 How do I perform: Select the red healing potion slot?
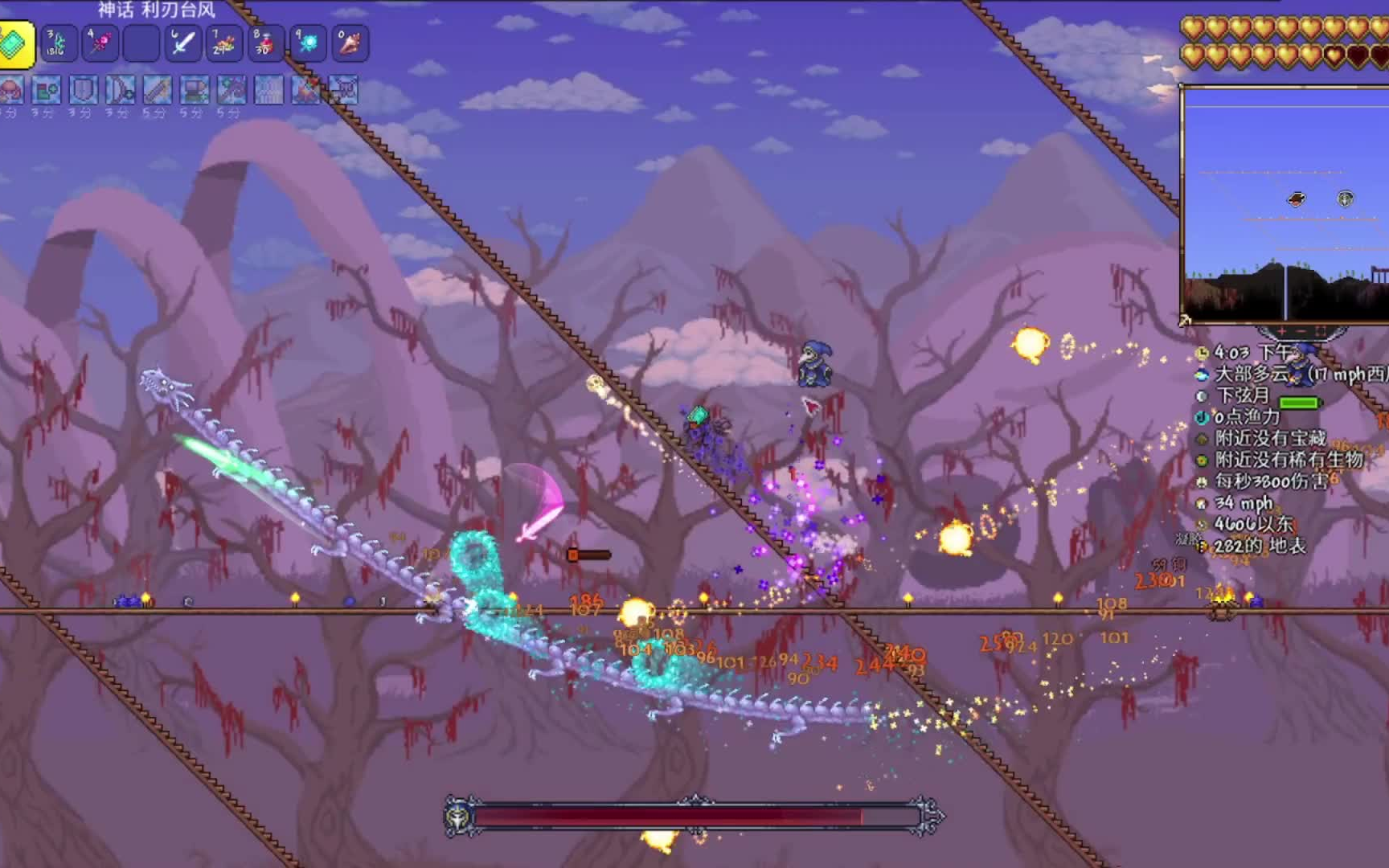click(266, 43)
